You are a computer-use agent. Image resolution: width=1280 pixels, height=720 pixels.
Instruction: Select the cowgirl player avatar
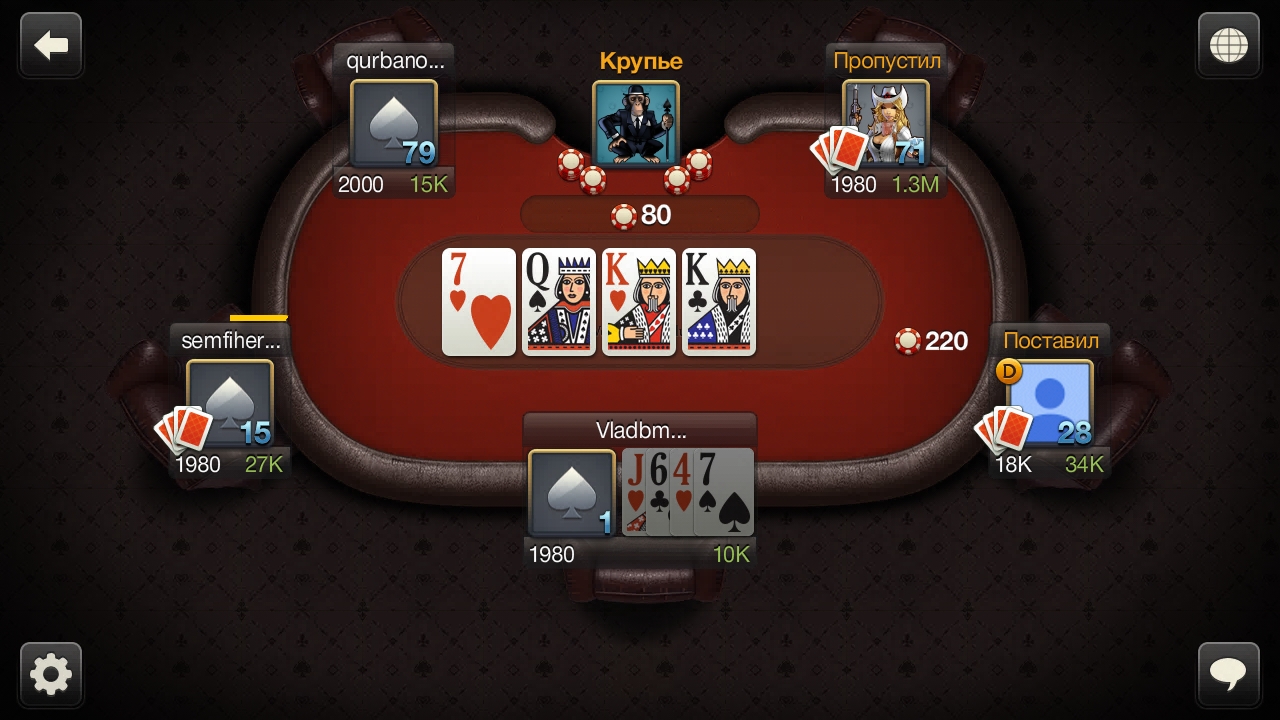click(887, 124)
